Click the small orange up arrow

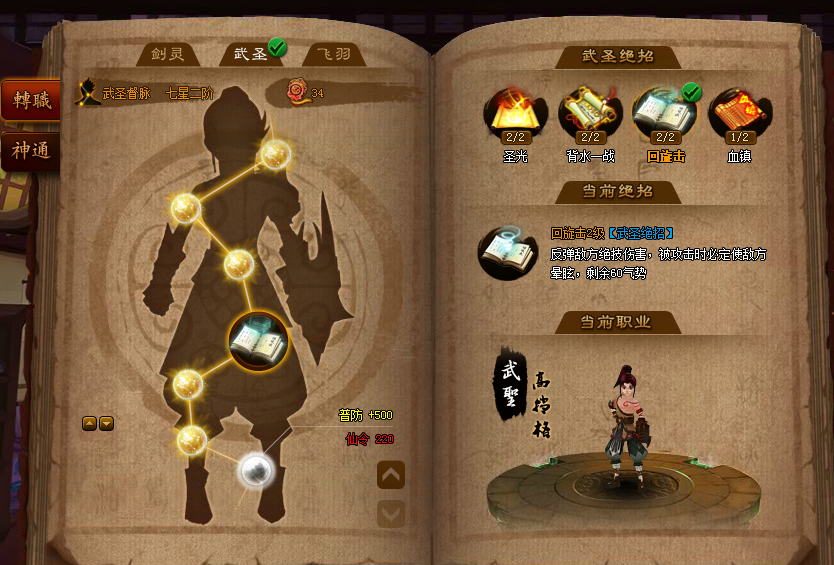tap(89, 423)
